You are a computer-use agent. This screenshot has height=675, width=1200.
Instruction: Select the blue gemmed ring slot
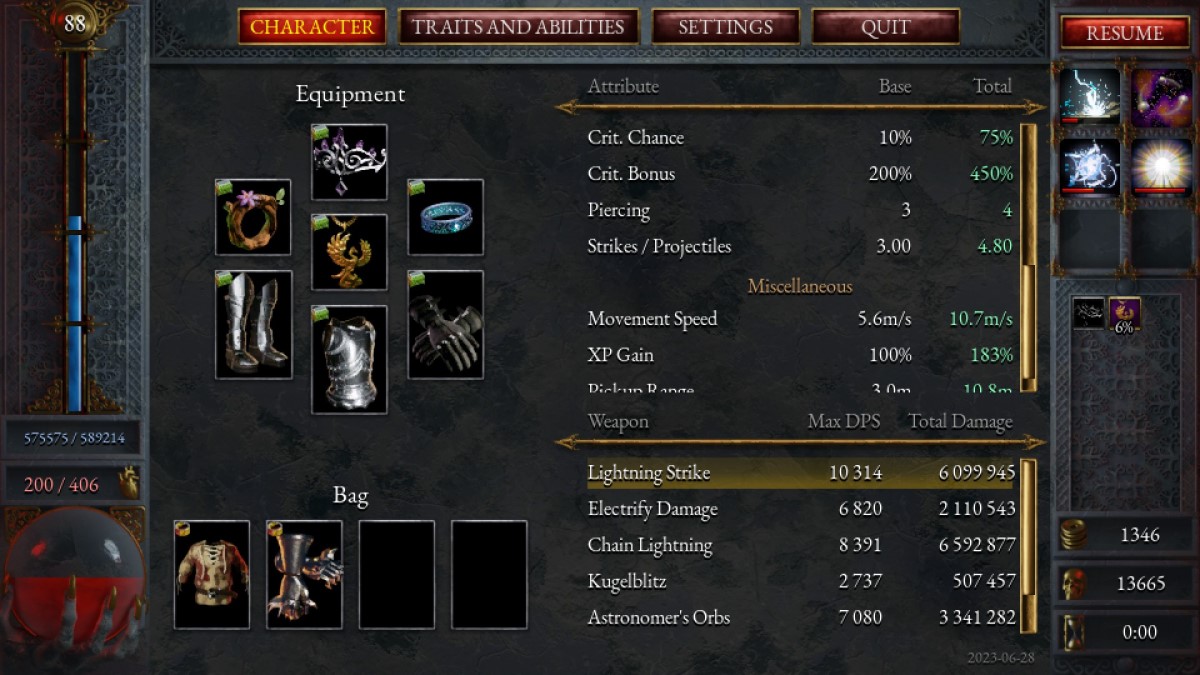(x=445, y=217)
